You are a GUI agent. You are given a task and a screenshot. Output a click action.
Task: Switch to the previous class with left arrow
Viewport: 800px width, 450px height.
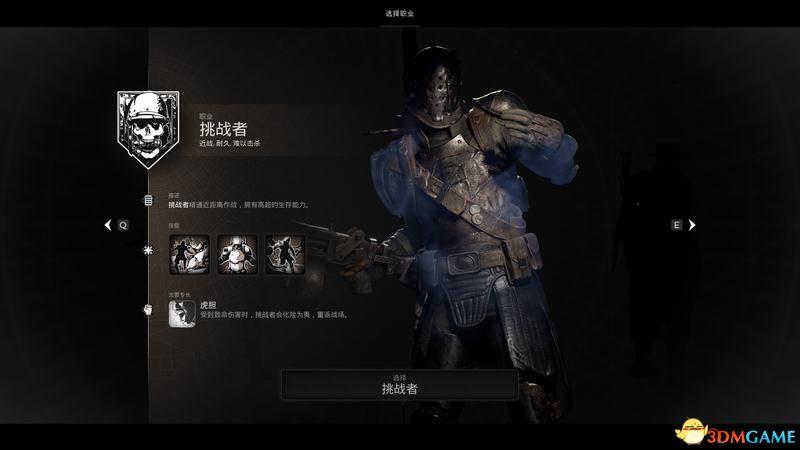[109, 225]
